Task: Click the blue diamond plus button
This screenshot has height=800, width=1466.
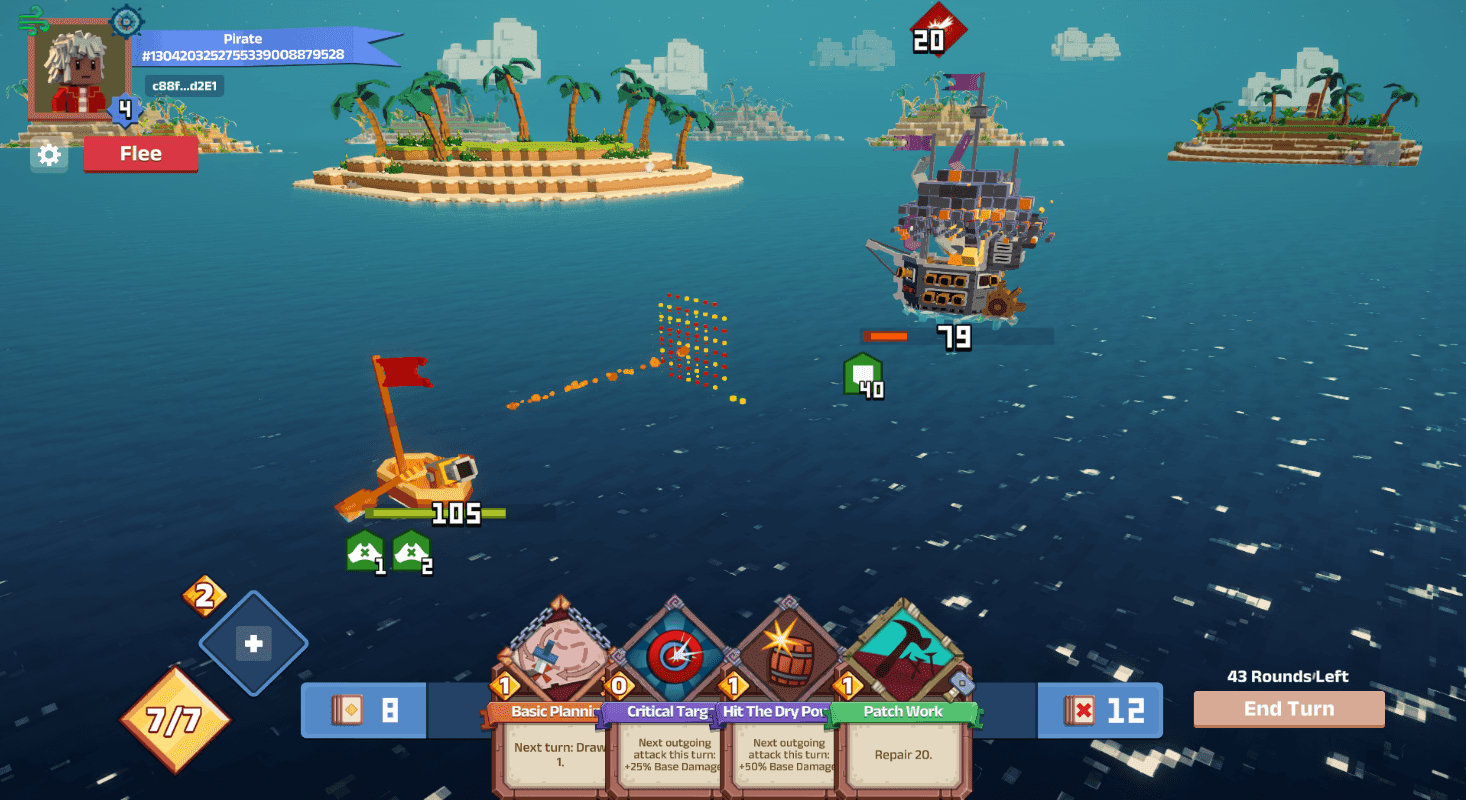Action: pos(253,644)
